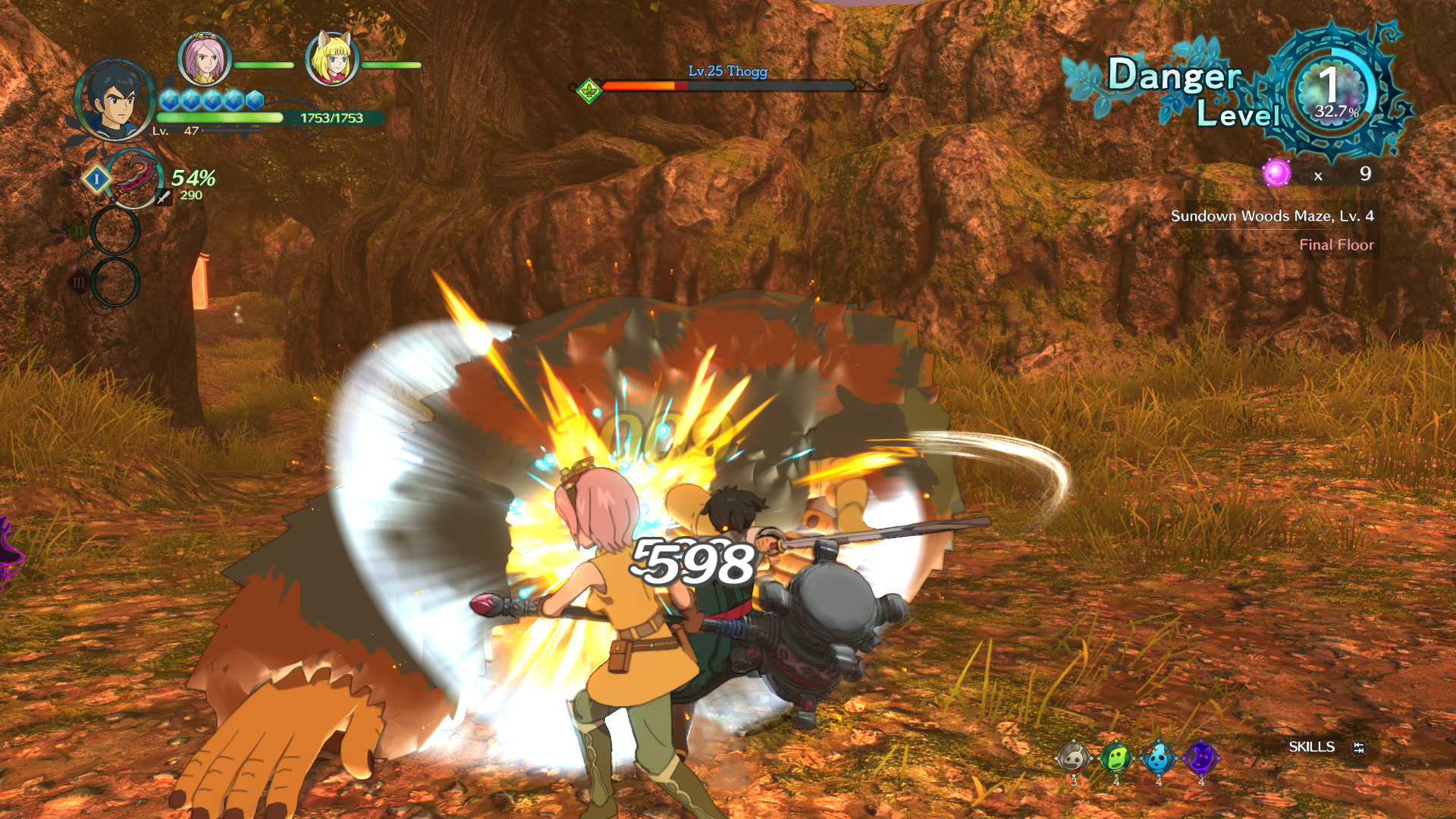
Task: Open the SKILLS label
Action: 1311,747
